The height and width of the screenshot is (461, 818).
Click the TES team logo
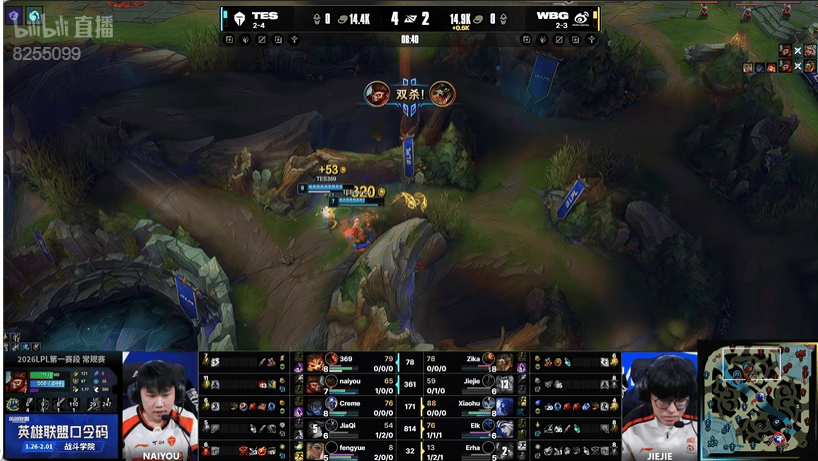click(240, 18)
